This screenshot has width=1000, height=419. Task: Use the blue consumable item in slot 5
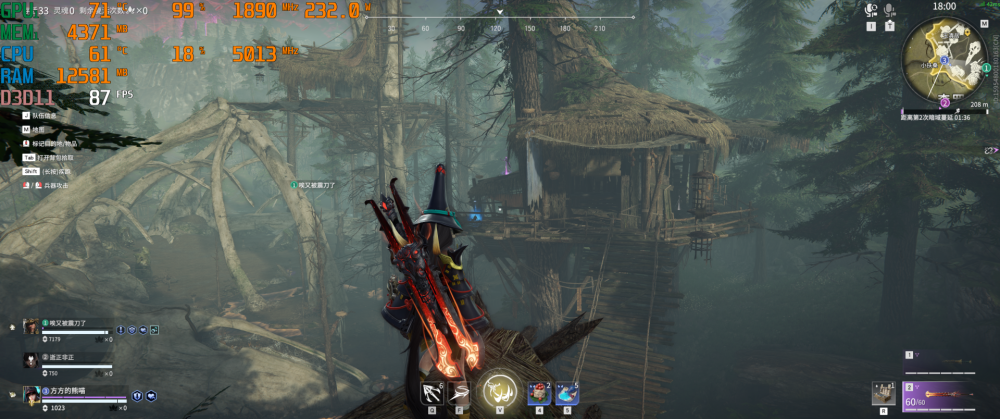[x=566, y=393]
